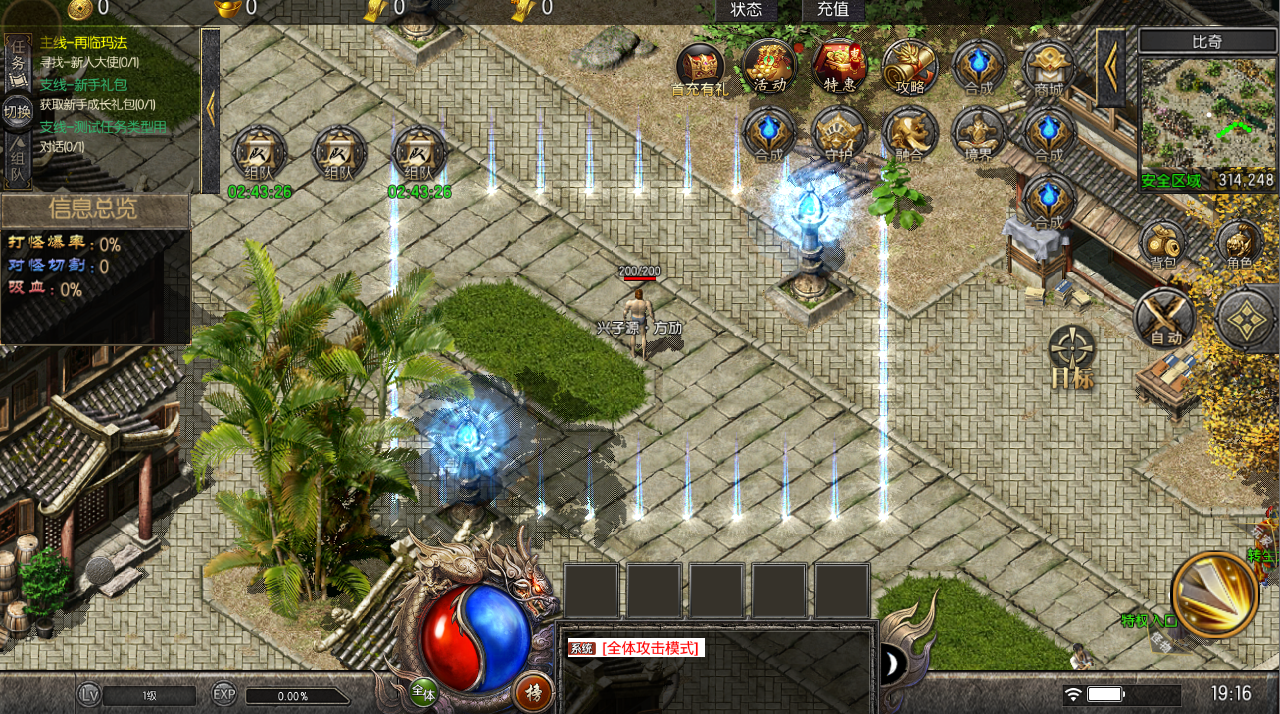Open the 首充有礼 first-recharge gift chest
The height and width of the screenshot is (714, 1280).
700,66
